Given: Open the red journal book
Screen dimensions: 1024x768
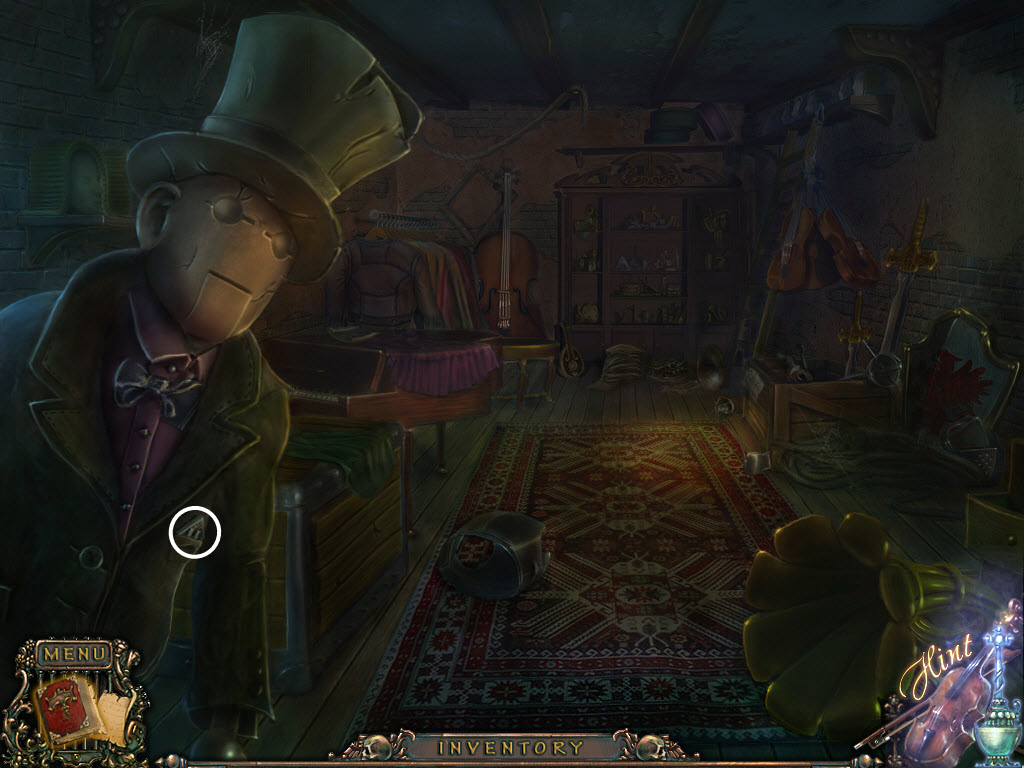Looking at the screenshot, I should [x=62, y=708].
